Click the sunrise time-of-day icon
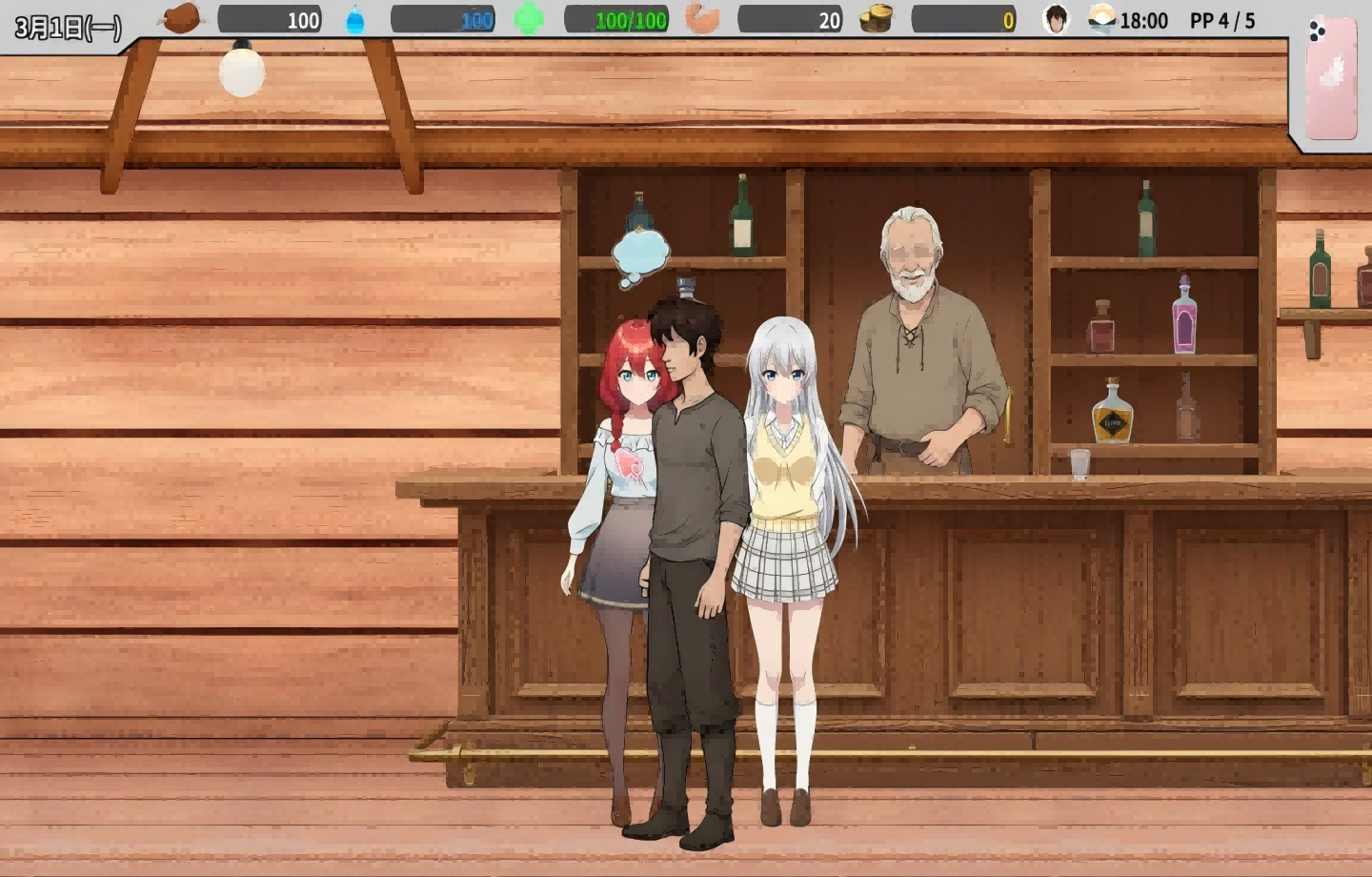The image size is (1372, 877). point(1100,19)
